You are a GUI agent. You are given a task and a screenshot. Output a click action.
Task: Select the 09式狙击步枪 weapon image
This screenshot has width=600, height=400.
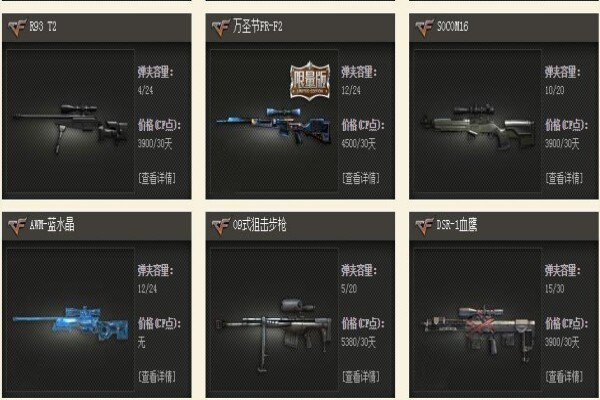point(272,320)
